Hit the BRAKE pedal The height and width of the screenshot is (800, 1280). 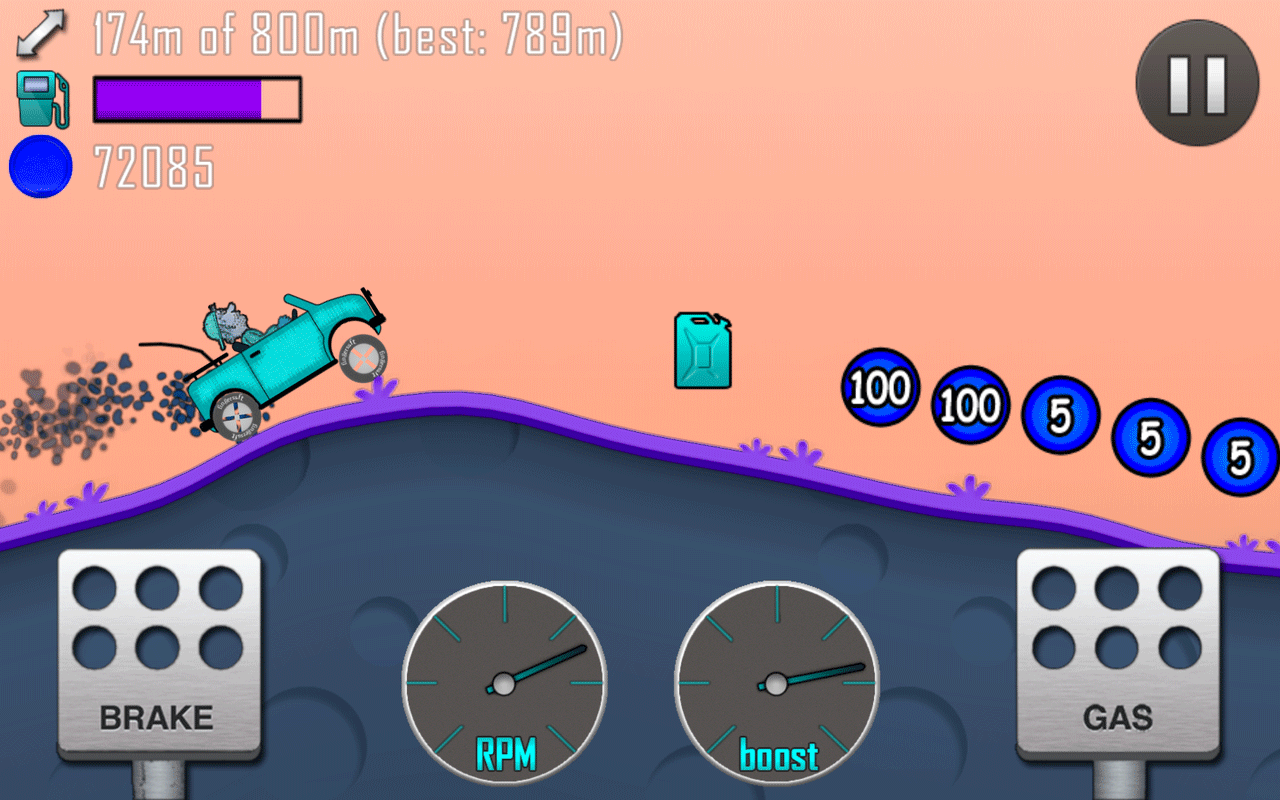point(158,653)
